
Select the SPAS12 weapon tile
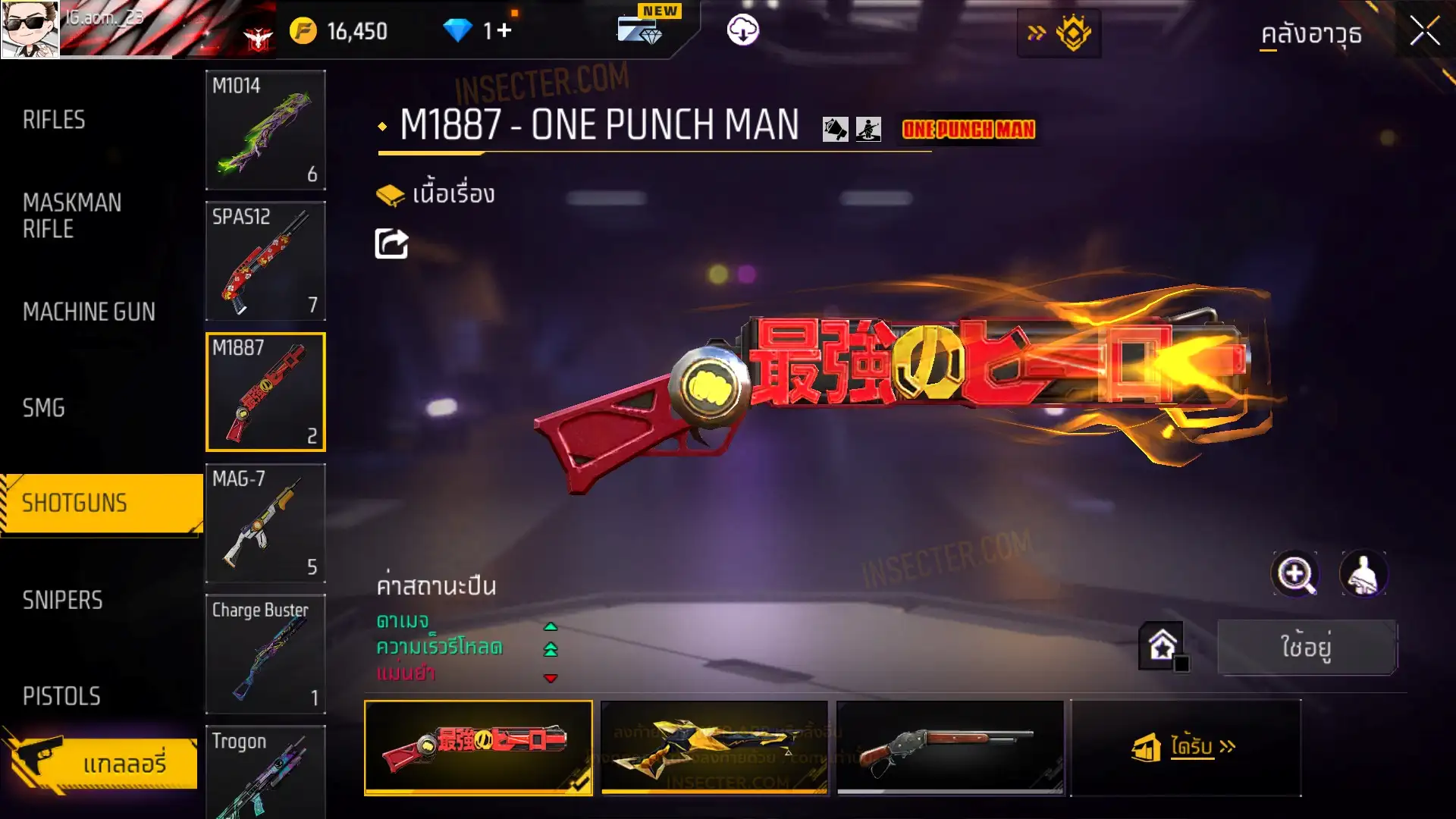[265, 261]
